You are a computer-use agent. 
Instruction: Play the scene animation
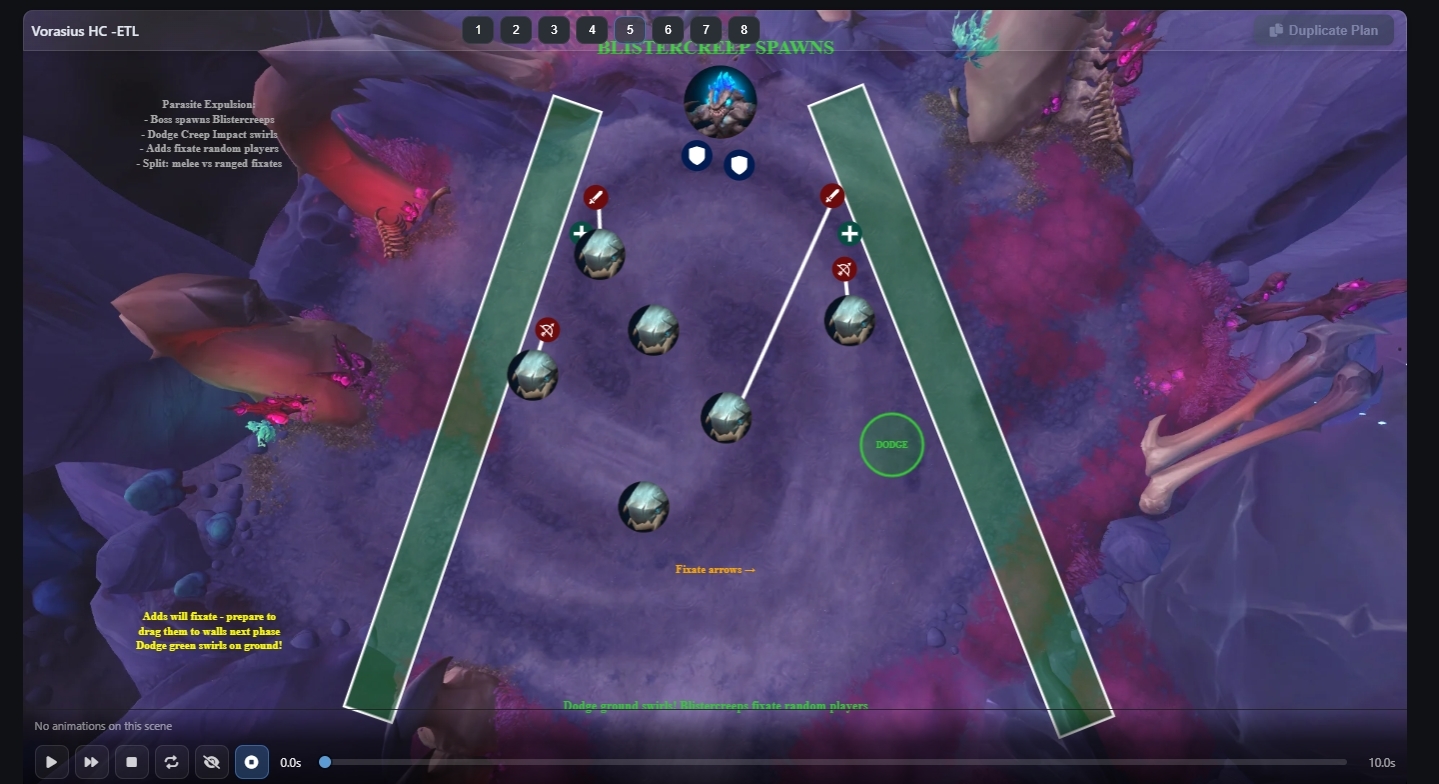[x=51, y=762]
